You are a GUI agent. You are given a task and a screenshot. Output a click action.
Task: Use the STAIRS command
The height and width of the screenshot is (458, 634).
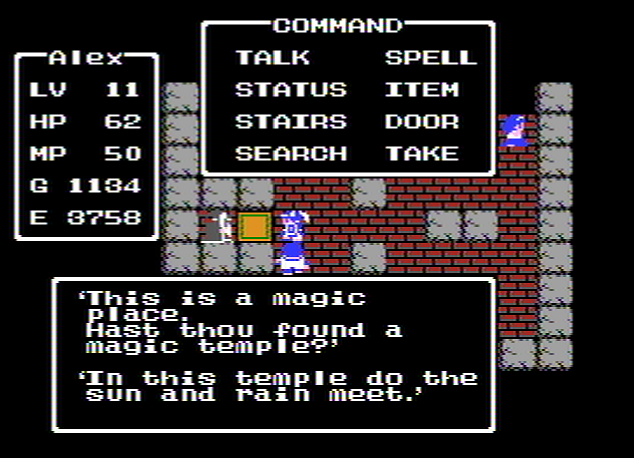(x=290, y=122)
